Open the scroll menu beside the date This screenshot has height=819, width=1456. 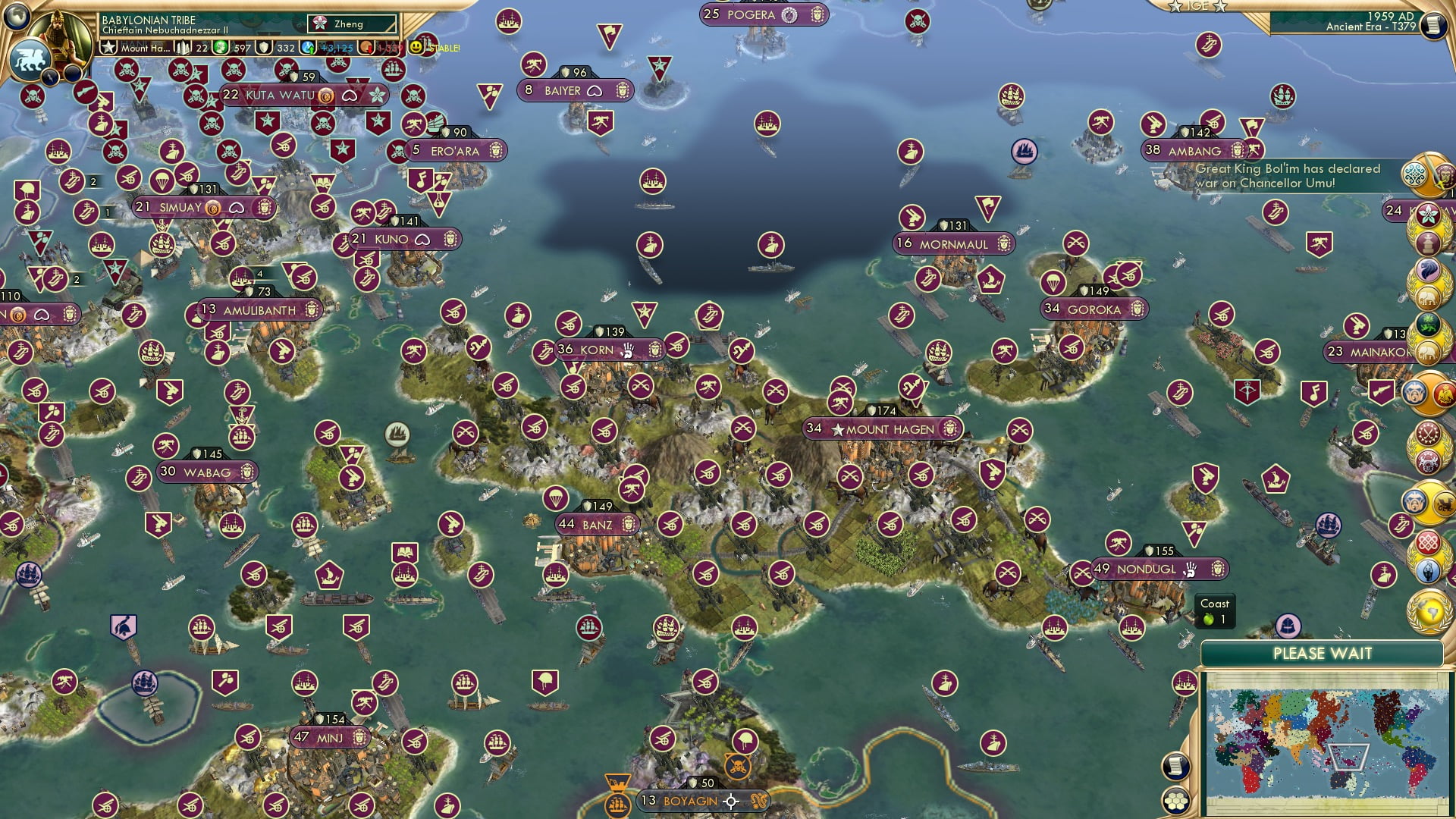tap(1432, 26)
